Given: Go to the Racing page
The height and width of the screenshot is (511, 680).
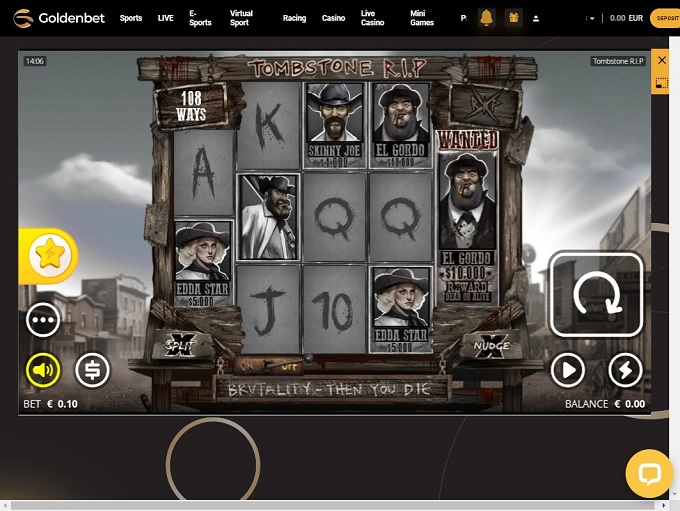Looking at the screenshot, I should coord(294,18).
